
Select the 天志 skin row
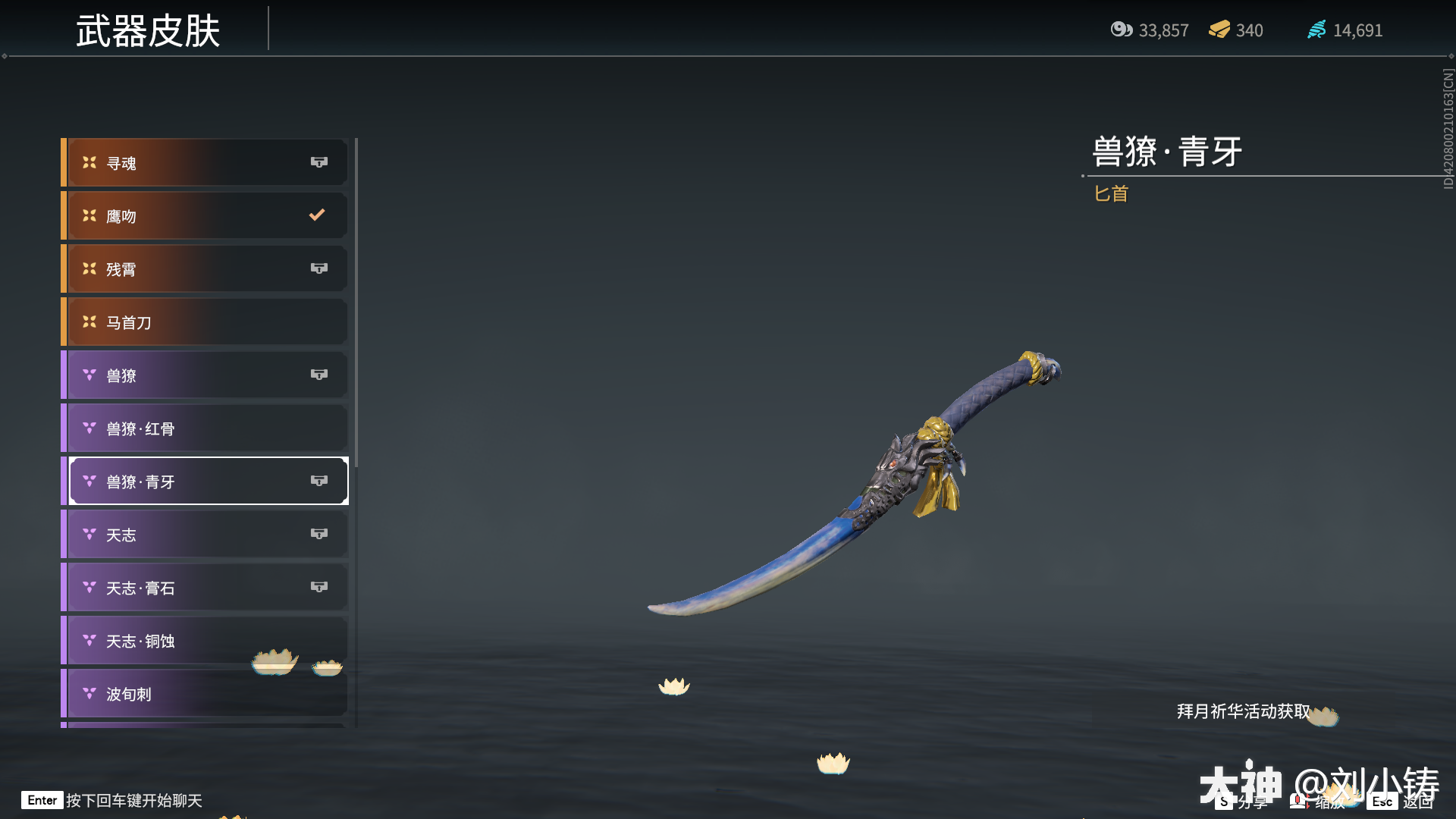point(205,535)
